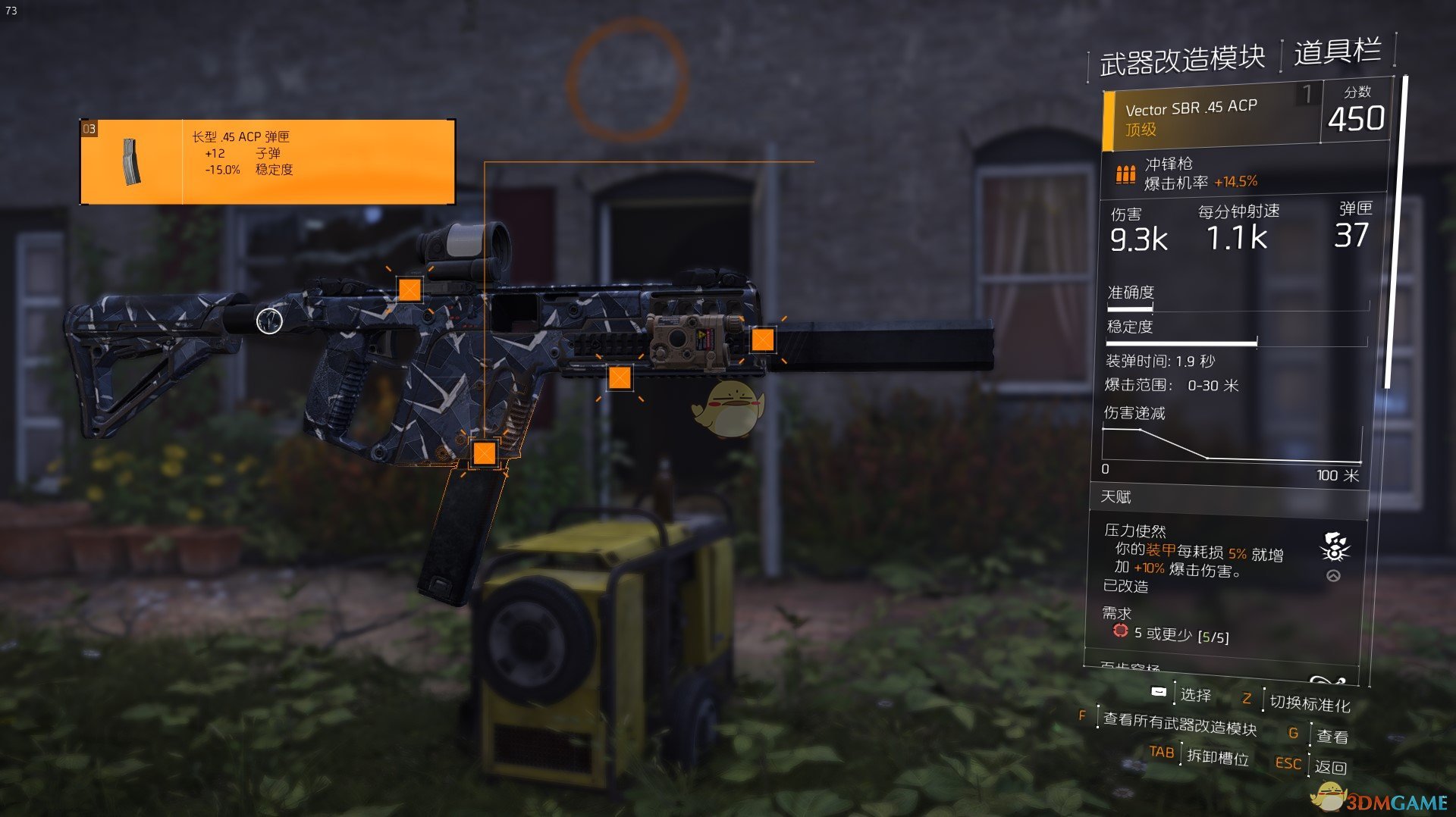Click the 压力使然 talent icon
This screenshot has width=1456, height=817.
[x=1334, y=546]
